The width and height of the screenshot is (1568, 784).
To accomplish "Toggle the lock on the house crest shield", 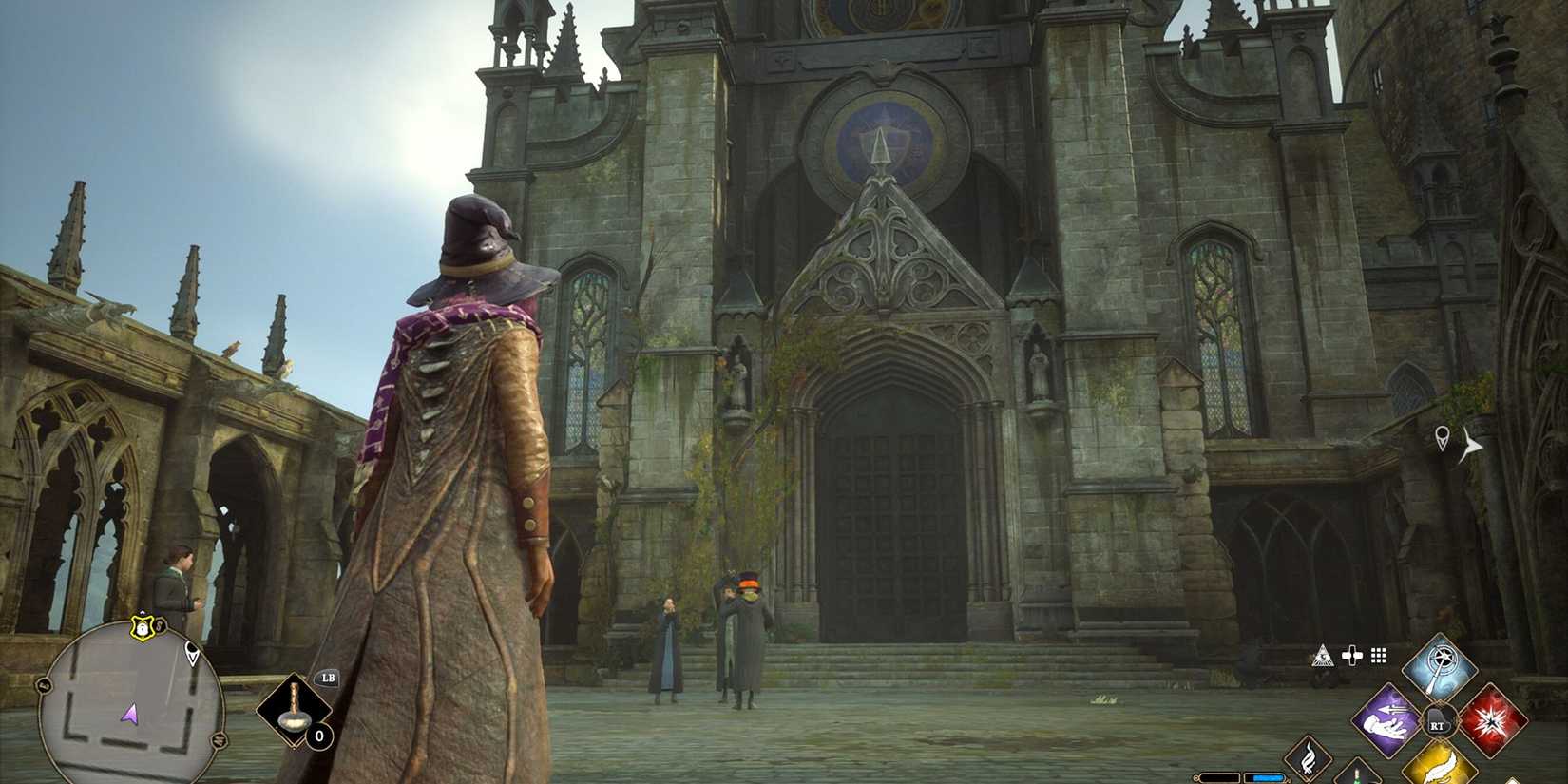I will 142,629.
